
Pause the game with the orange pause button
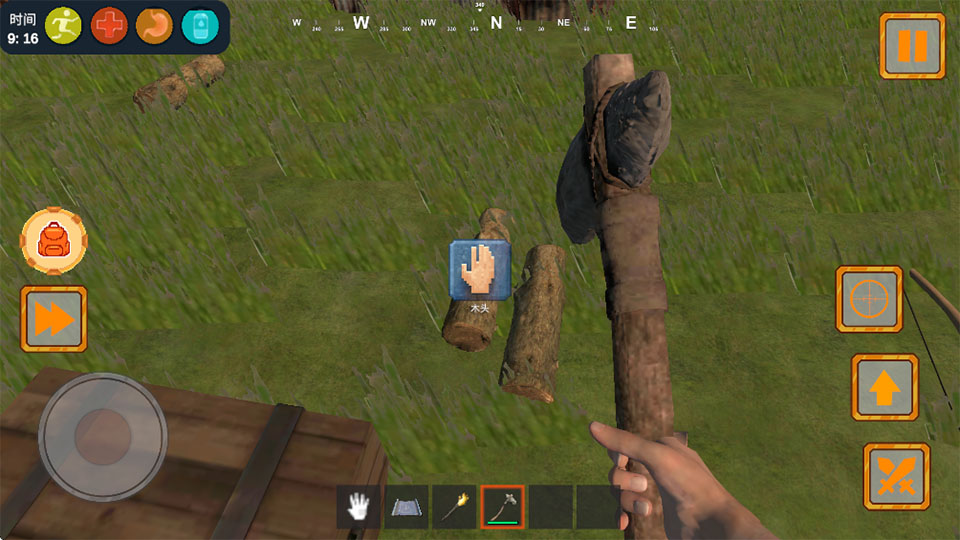coord(912,46)
